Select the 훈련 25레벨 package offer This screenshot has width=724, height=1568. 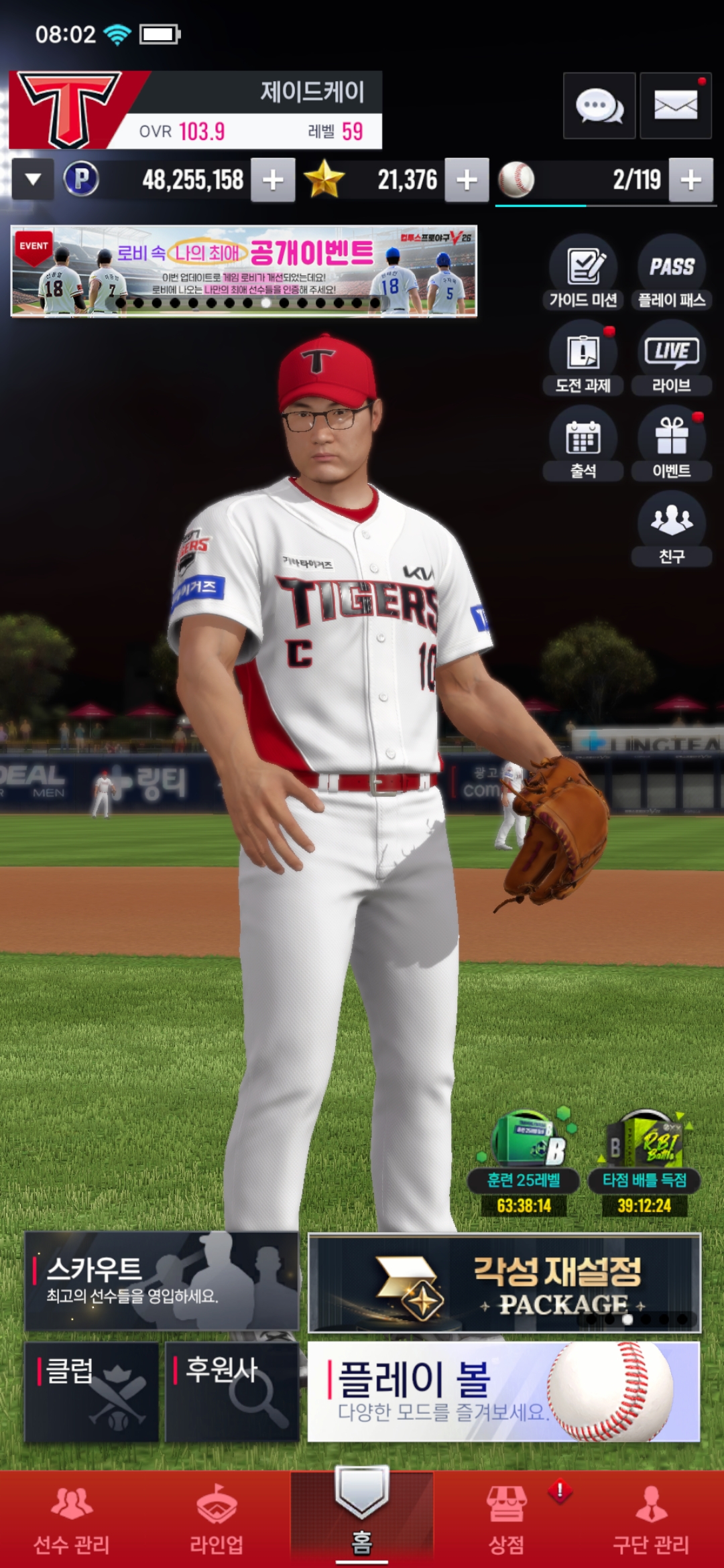pyautogui.click(x=524, y=1163)
